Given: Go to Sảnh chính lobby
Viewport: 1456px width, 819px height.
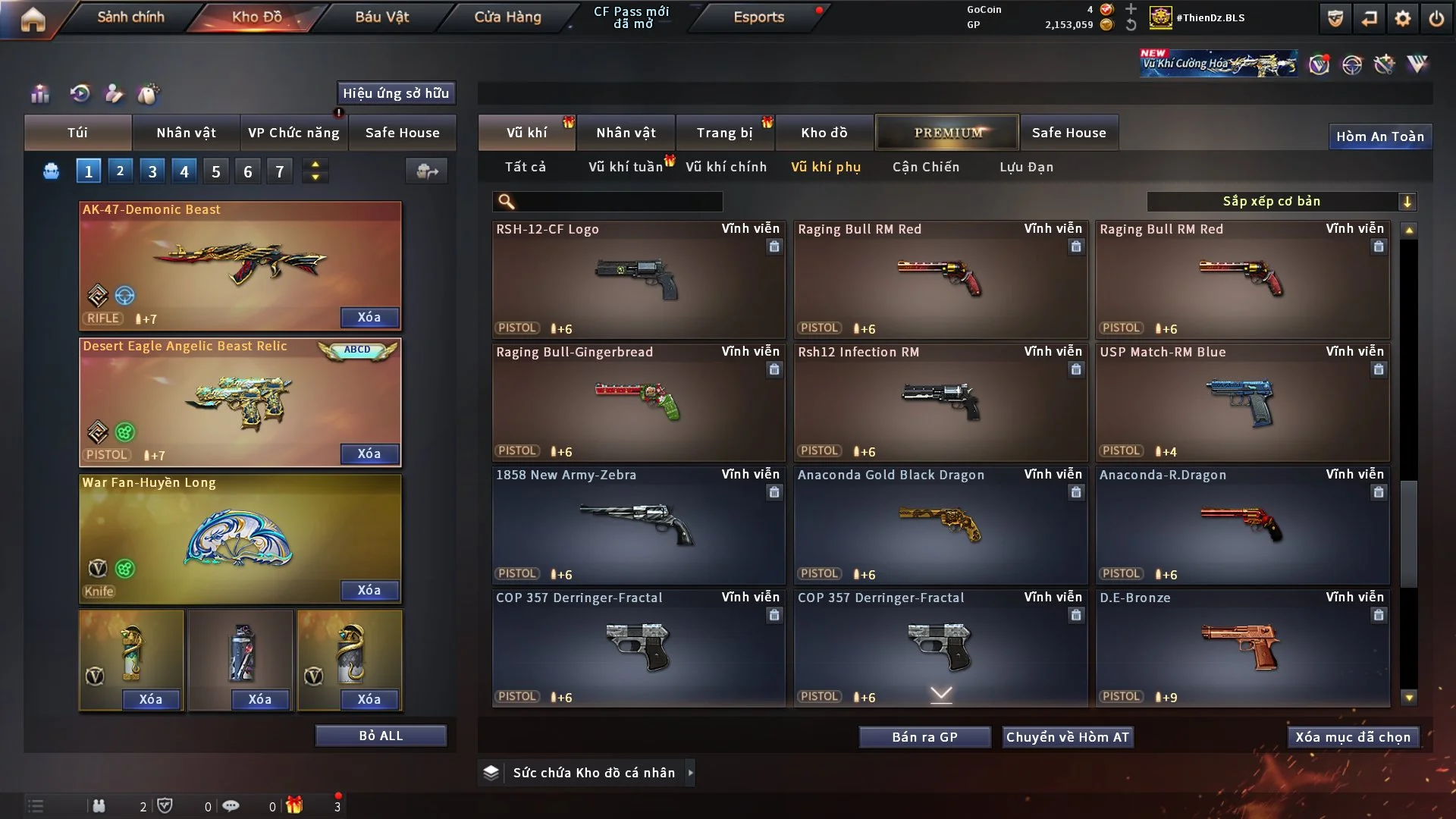Looking at the screenshot, I should pyautogui.click(x=130, y=17).
